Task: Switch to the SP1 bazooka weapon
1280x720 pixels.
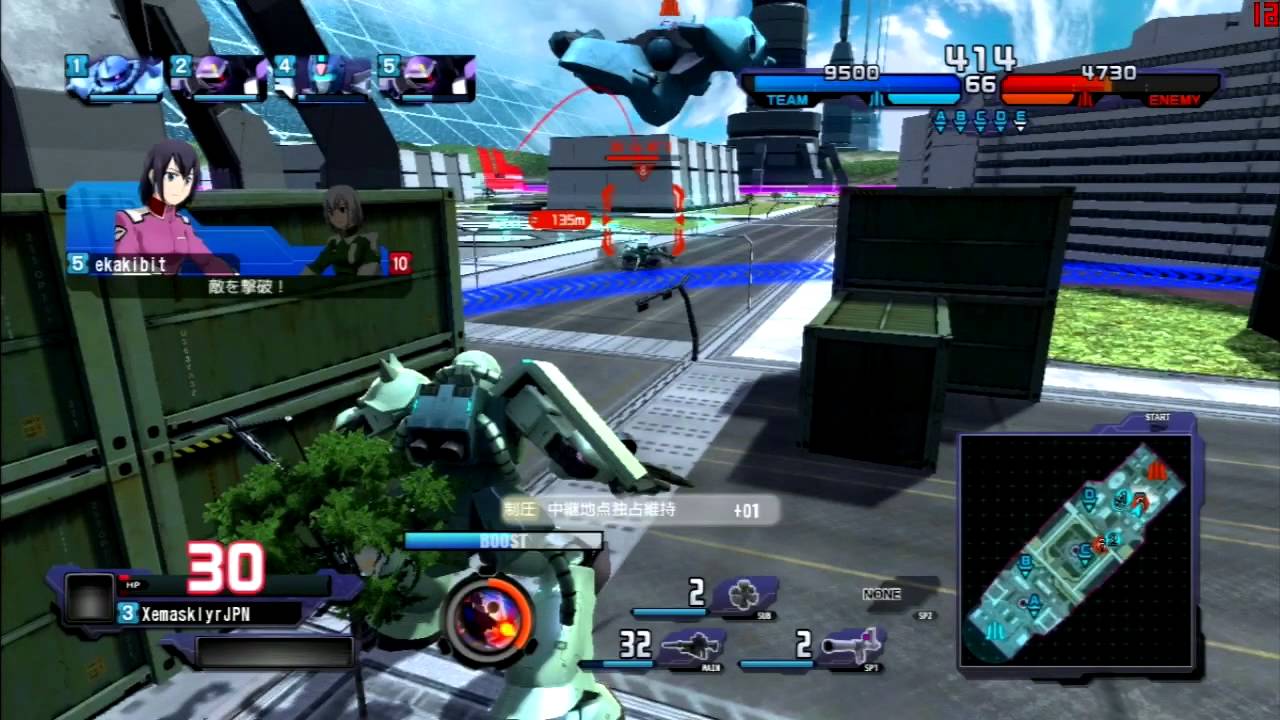Action: (850, 646)
